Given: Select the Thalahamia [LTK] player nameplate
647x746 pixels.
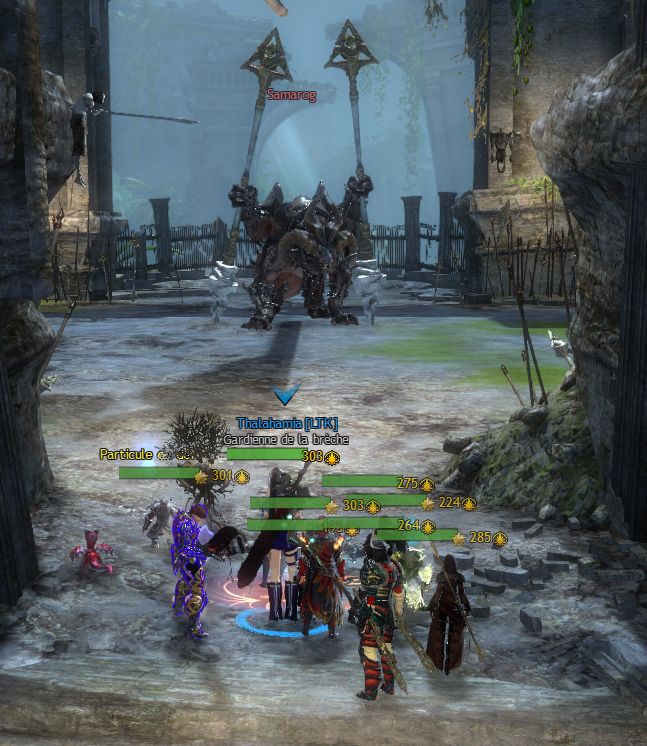Looking at the screenshot, I should [x=287, y=424].
